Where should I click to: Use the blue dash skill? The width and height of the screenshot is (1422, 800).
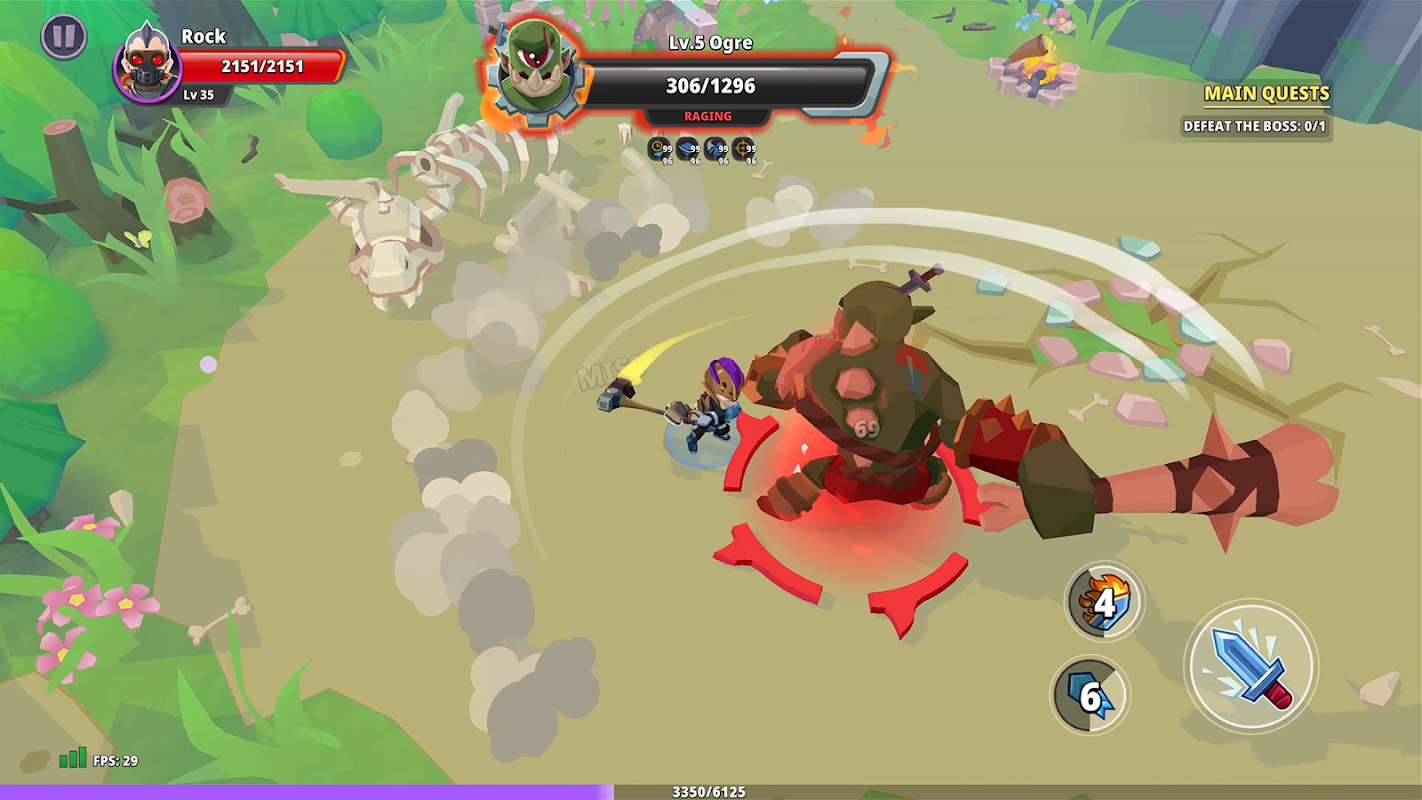tap(1090, 695)
